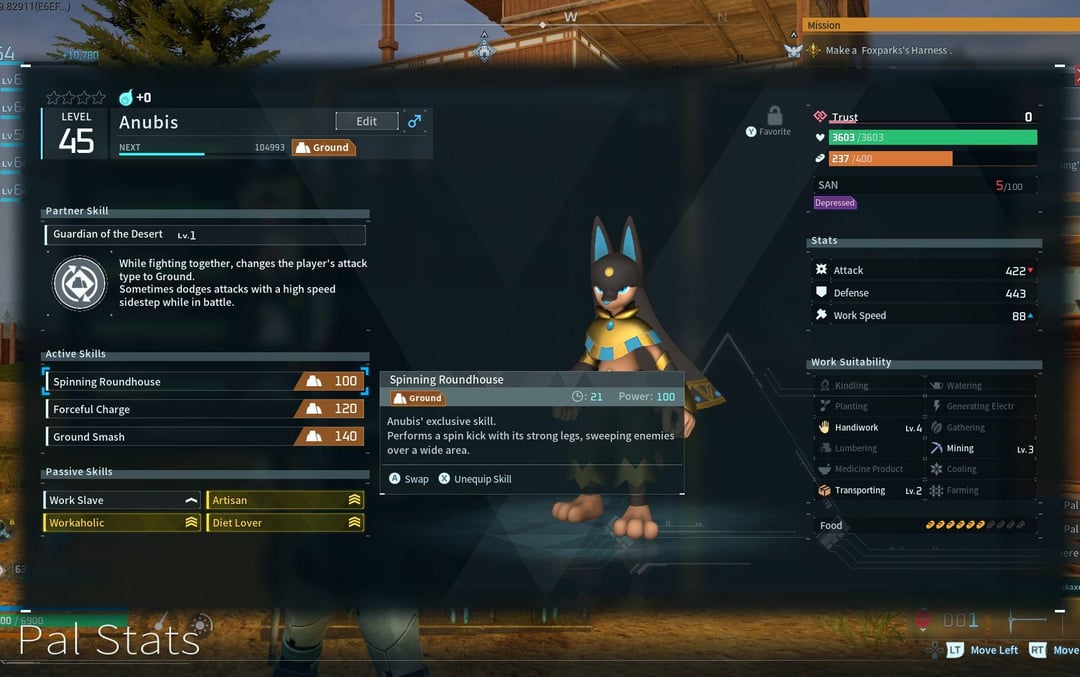Select the Artisan passive skill

(x=285, y=500)
